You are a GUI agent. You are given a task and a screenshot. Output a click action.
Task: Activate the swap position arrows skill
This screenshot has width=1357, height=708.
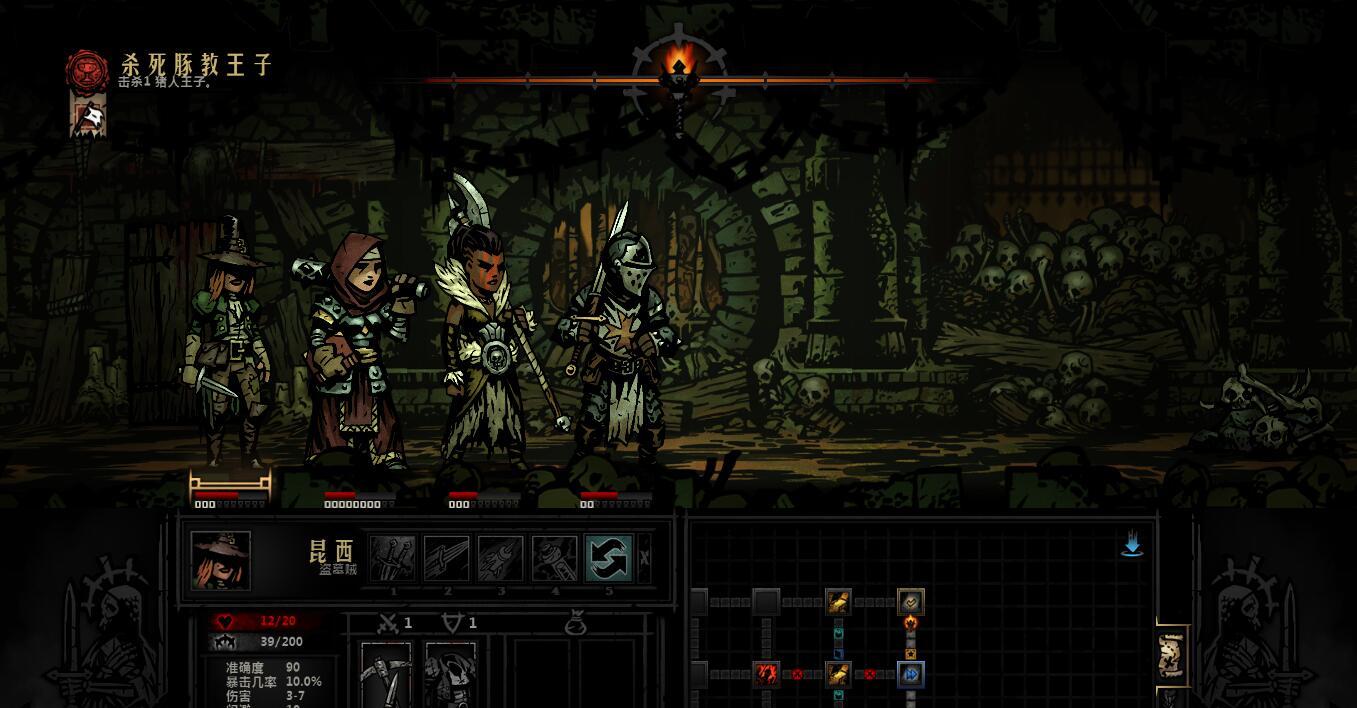(608, 559)
